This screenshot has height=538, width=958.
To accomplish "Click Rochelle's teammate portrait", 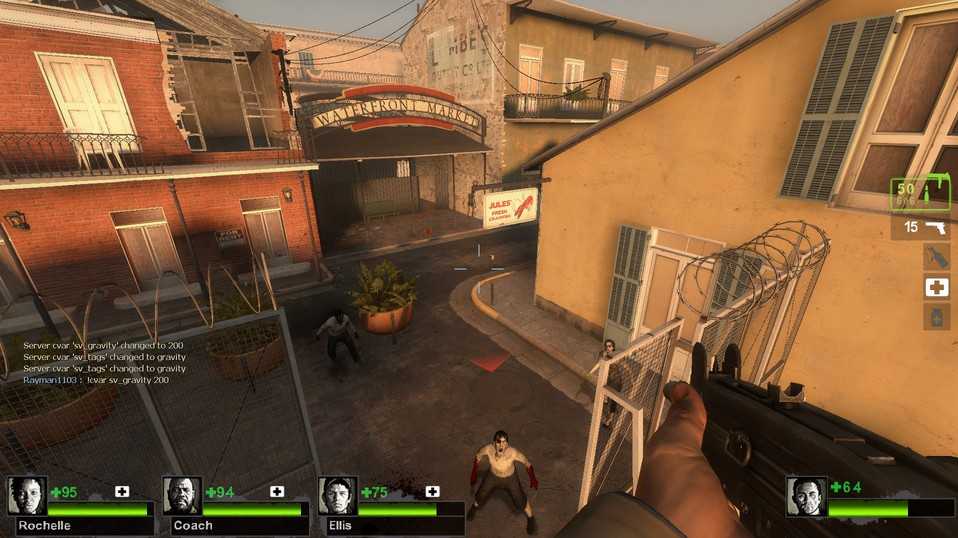I will coord(26,496).
